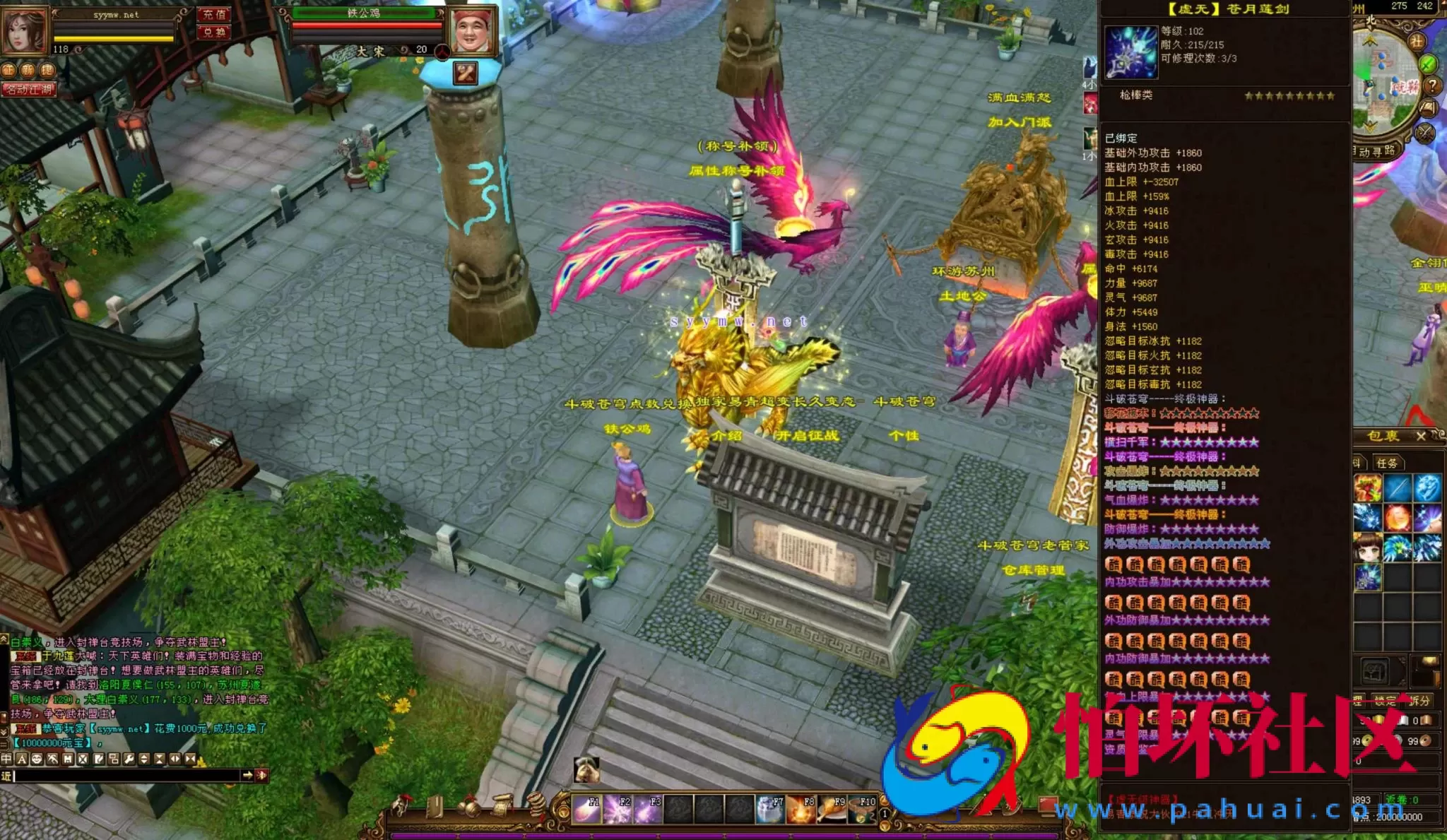Click the green sword button beside the minimap
Screen dimensions: 1447x840
(1429, 64)
